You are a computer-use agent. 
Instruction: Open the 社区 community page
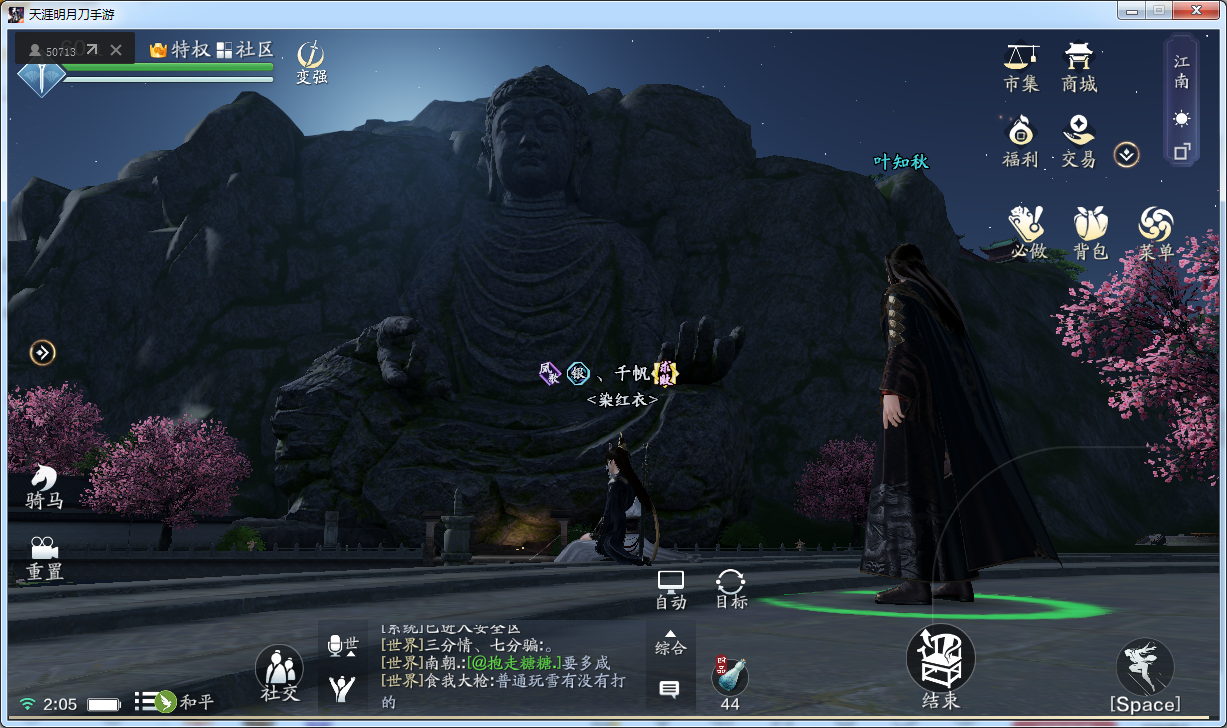point(245,49)
